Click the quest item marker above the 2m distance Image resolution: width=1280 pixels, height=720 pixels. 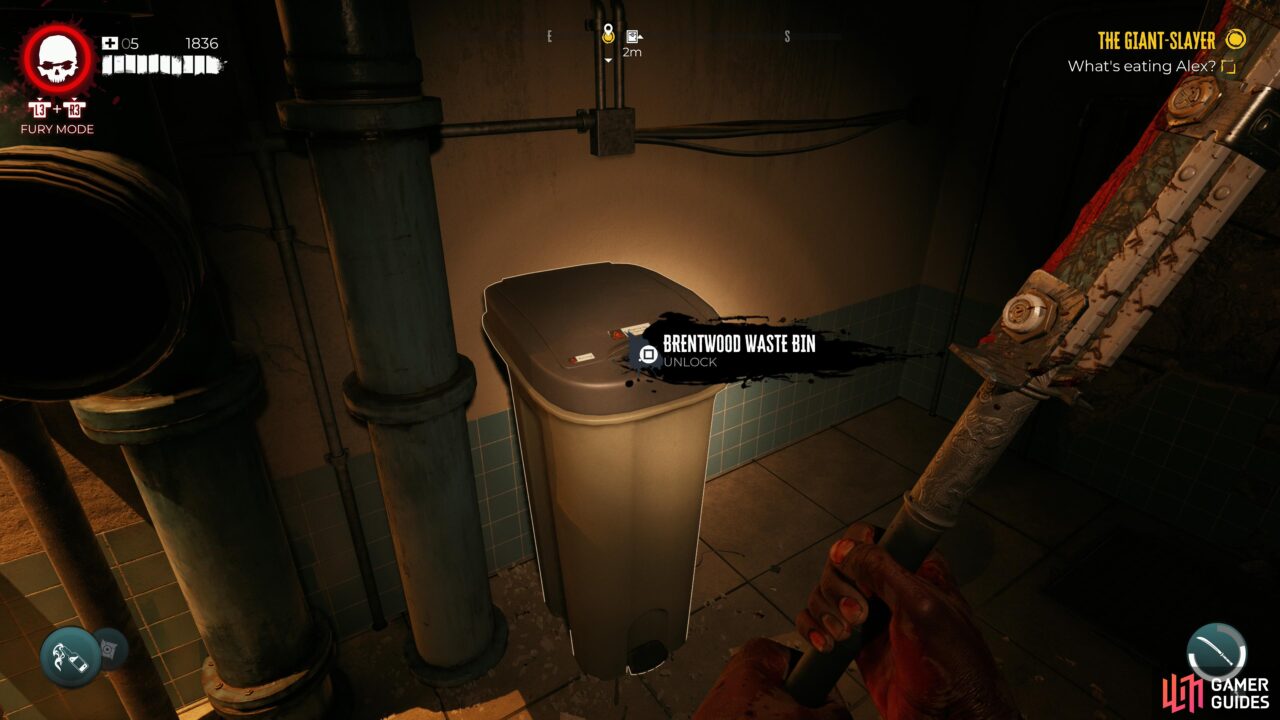(x=632, y=36)
